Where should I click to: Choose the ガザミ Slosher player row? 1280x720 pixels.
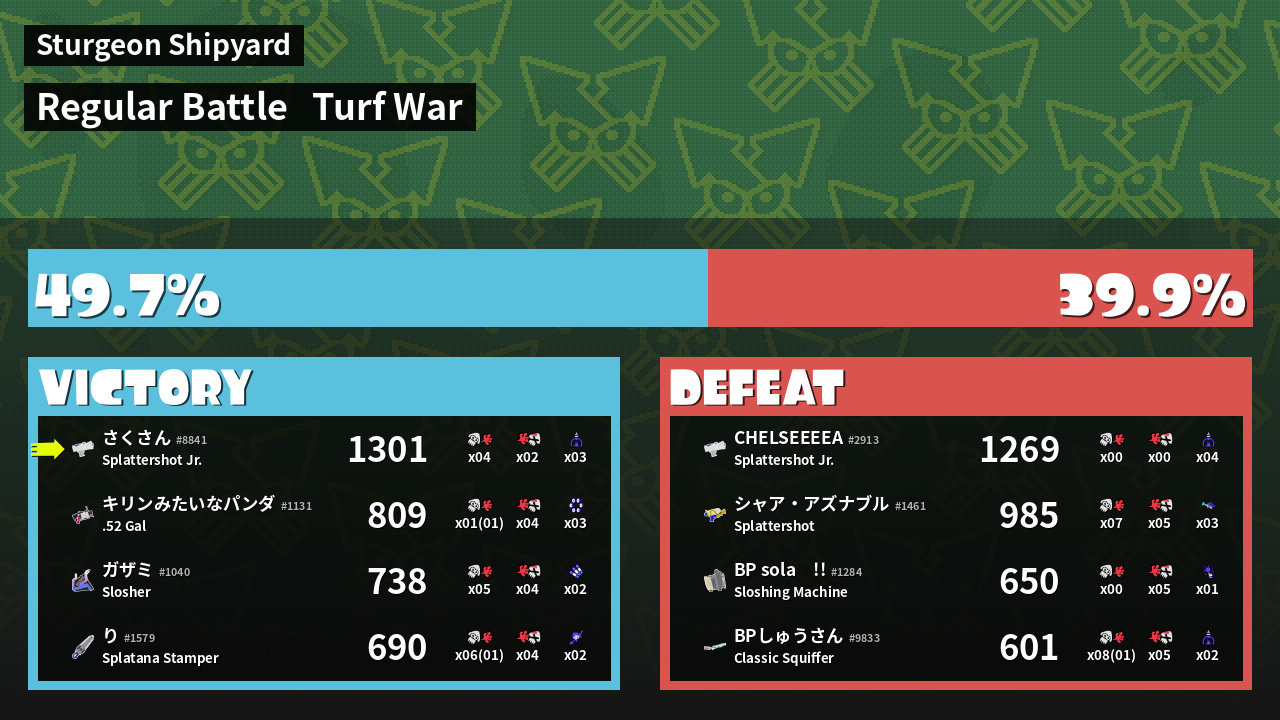324,581
